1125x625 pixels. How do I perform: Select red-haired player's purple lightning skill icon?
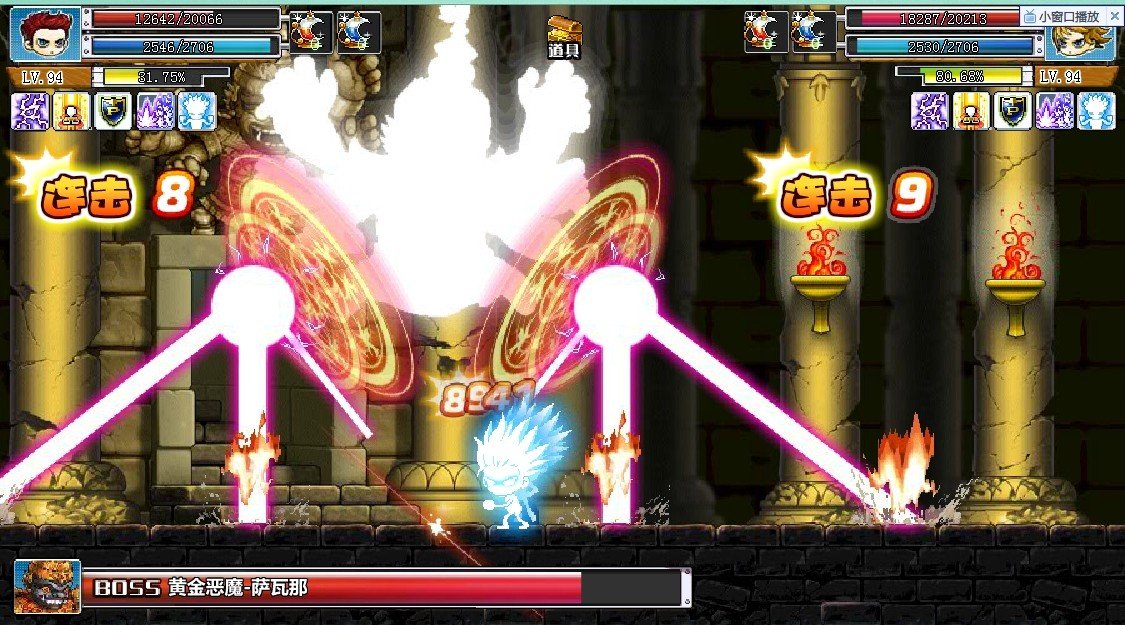(x=30, y=110)
